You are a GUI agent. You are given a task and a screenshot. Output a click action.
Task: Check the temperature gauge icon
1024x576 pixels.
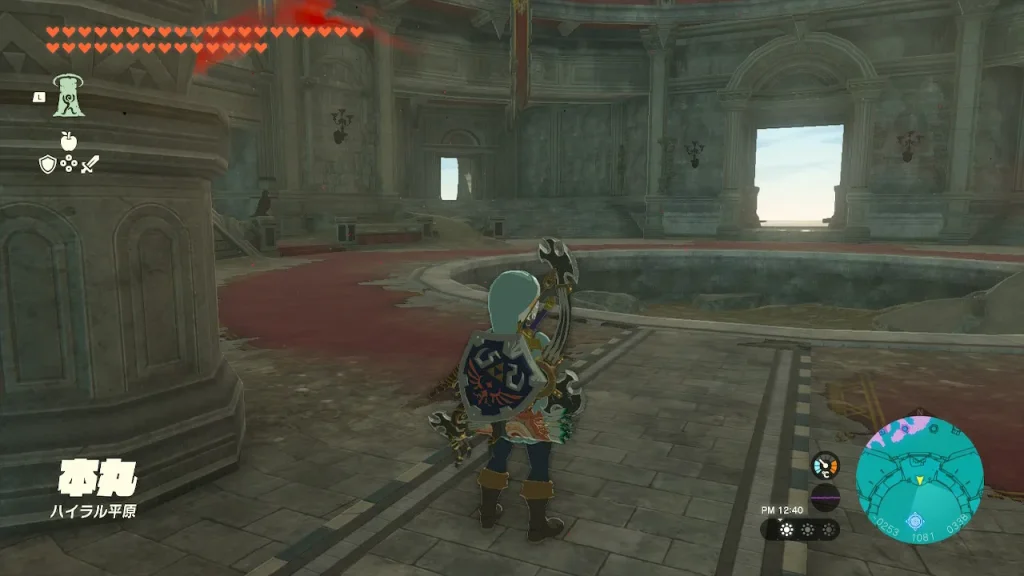coord(825,465)
